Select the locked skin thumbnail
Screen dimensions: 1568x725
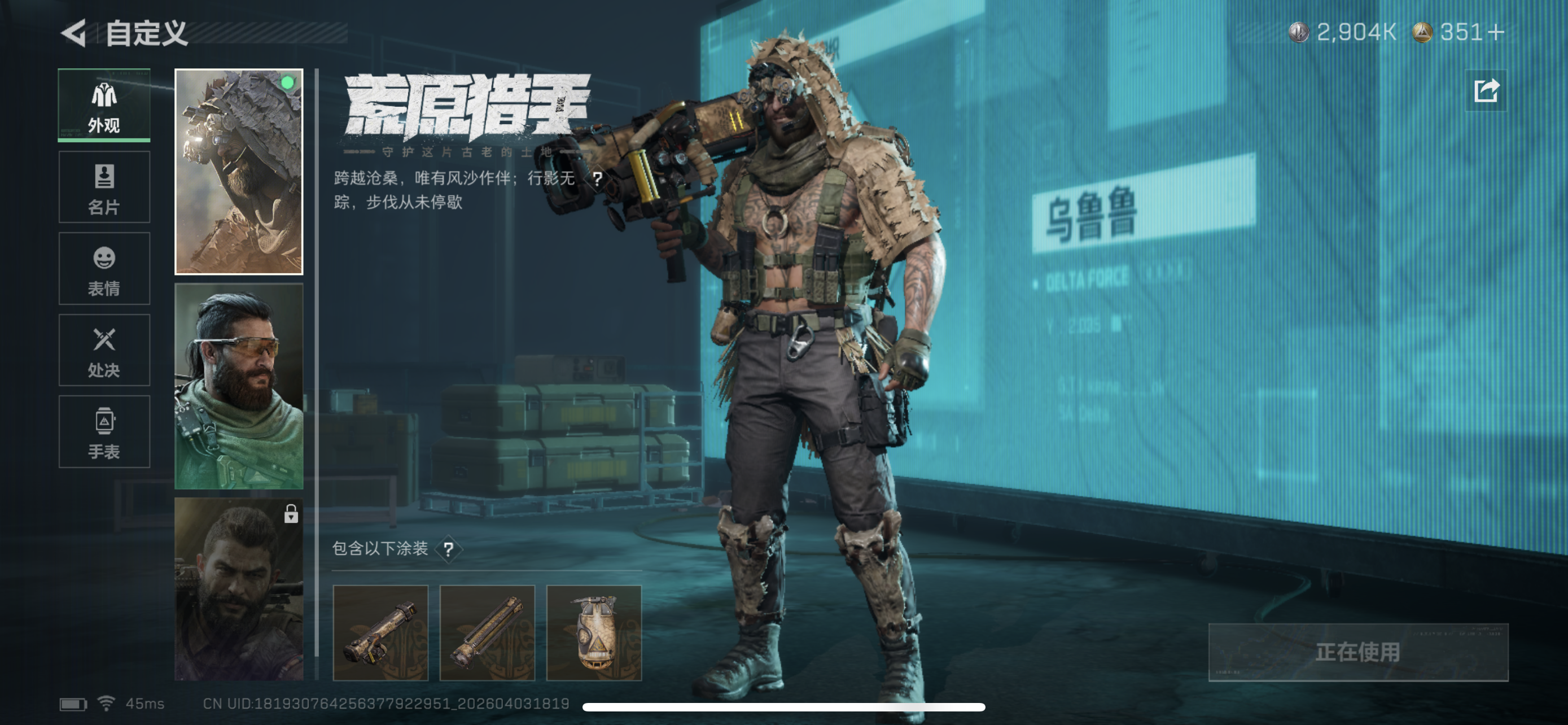[239, 588]
